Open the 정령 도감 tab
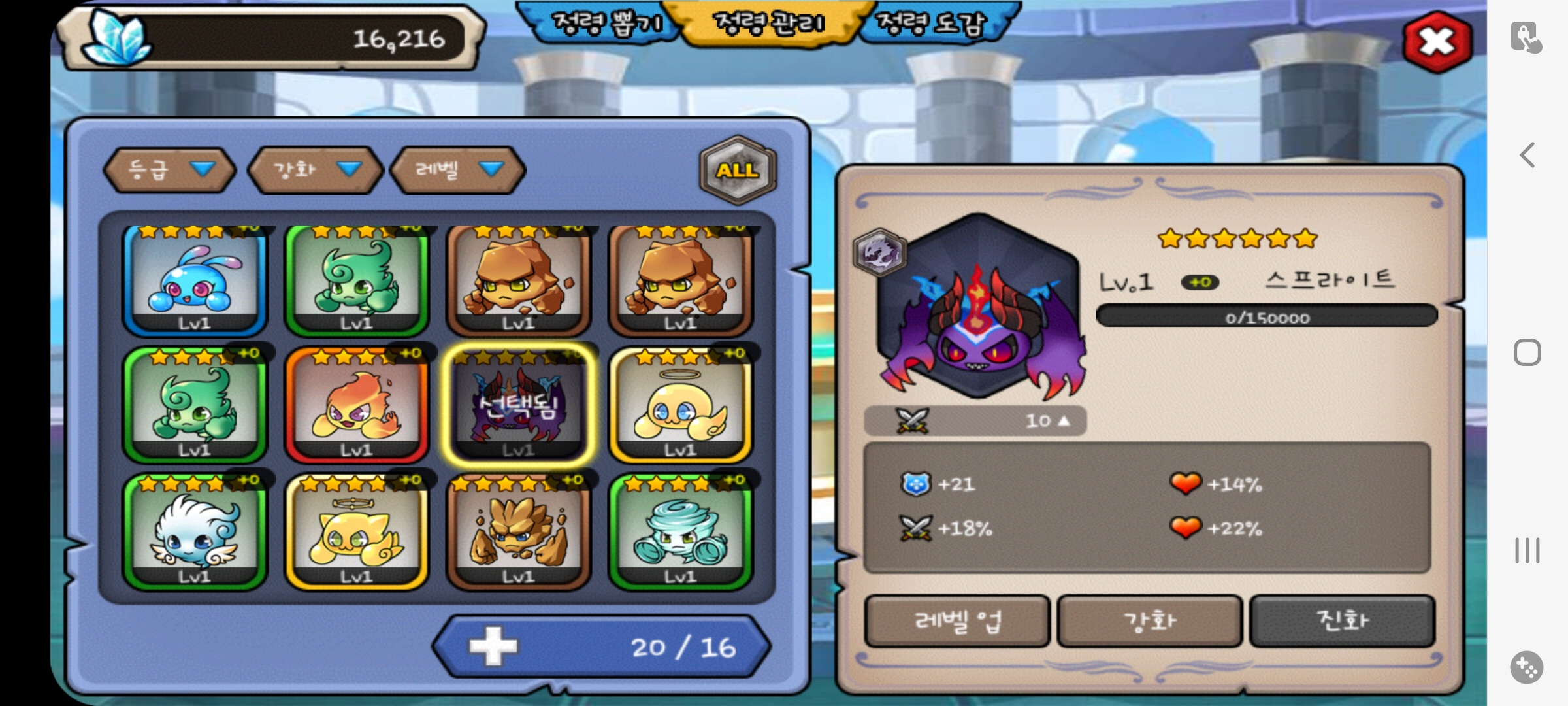 [932, 24]
